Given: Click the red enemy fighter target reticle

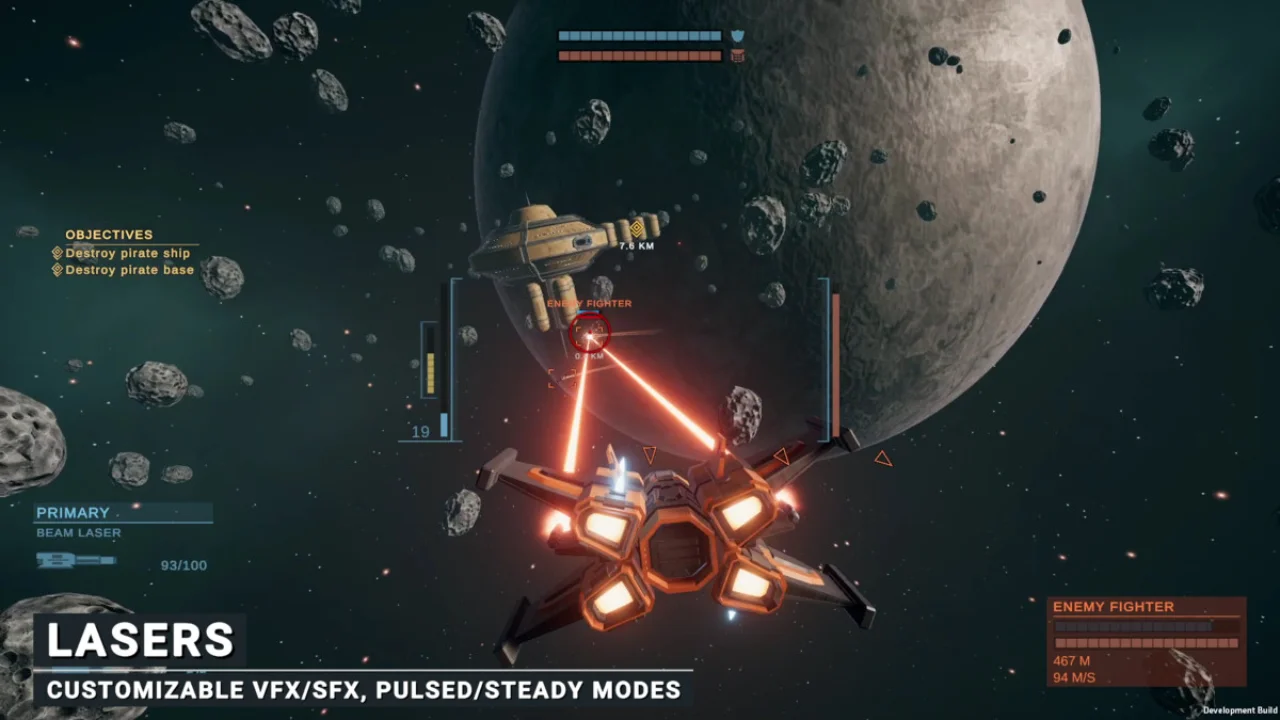Looking at the screenshot, I should [589, 331].
